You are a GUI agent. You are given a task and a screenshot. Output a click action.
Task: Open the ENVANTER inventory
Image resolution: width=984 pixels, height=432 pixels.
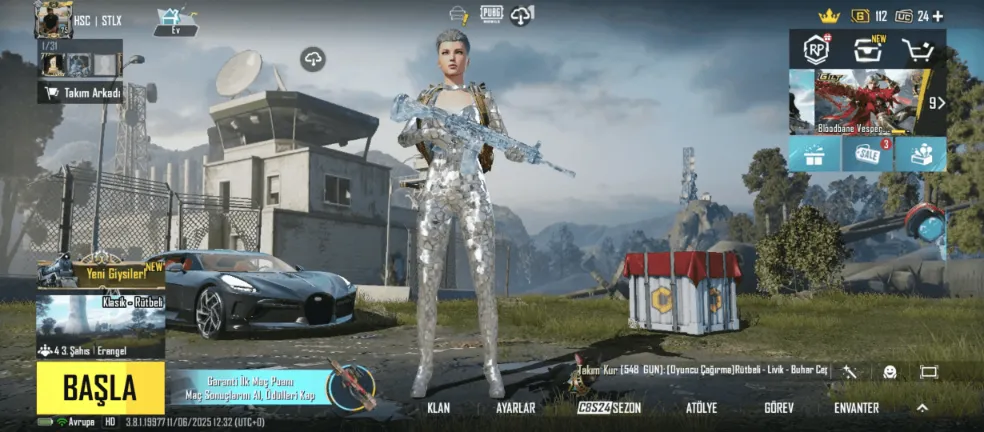tap(856, 408)
